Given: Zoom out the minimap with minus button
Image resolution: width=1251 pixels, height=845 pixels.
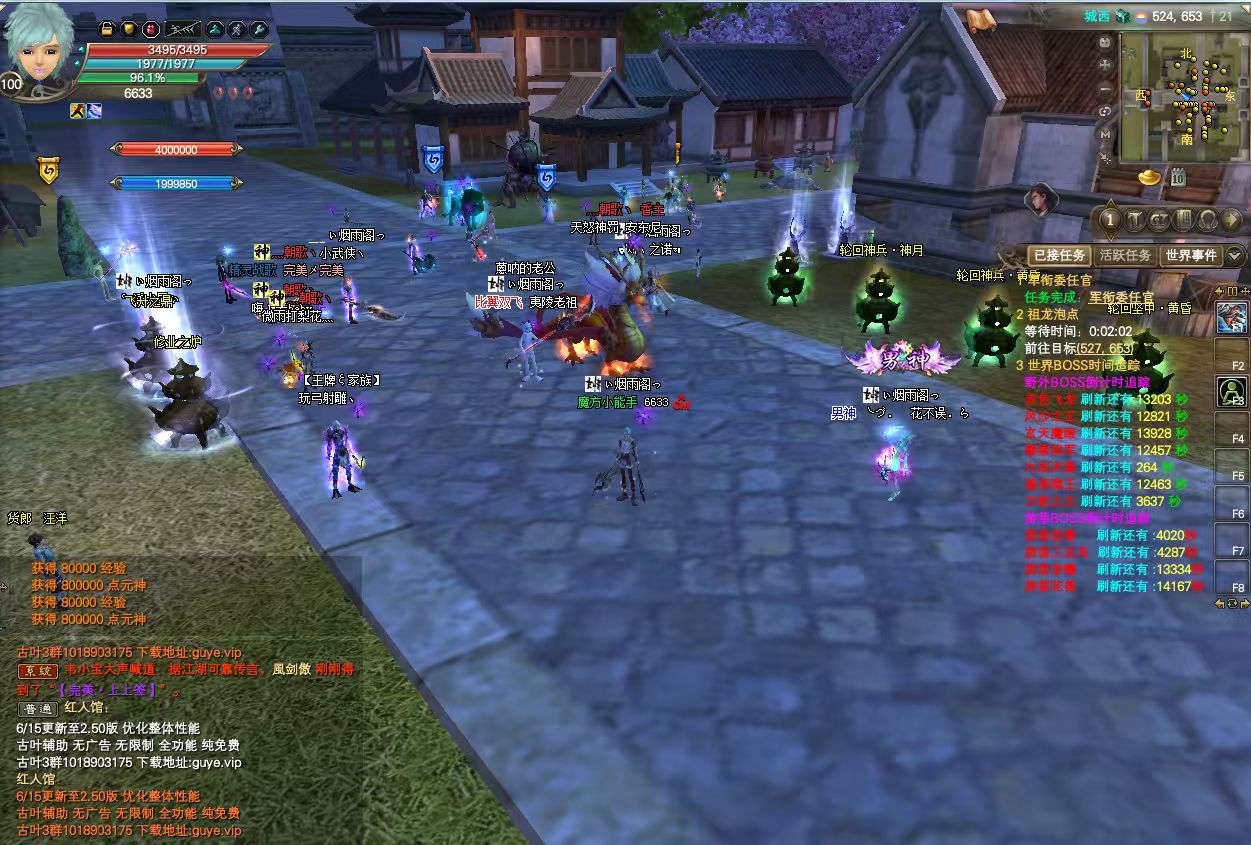Looking at the screenshot, I should tap(1105, 87).
